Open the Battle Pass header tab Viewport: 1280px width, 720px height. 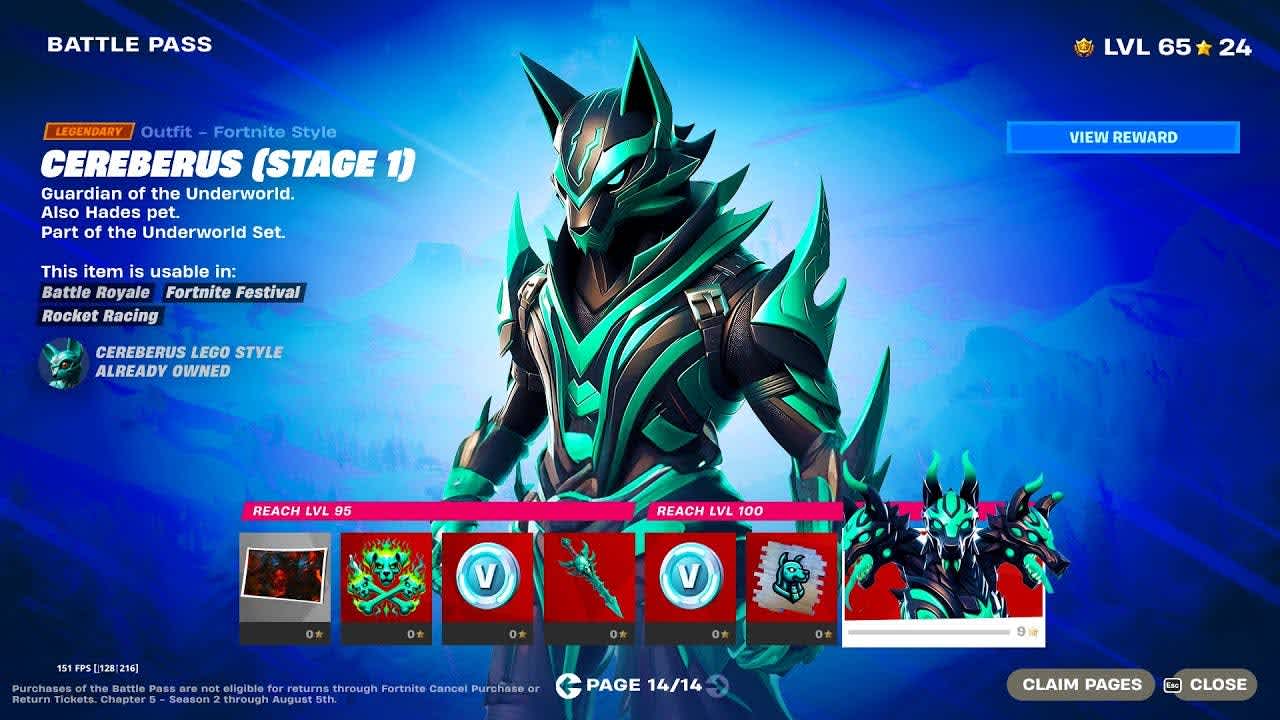click(128, 44)
